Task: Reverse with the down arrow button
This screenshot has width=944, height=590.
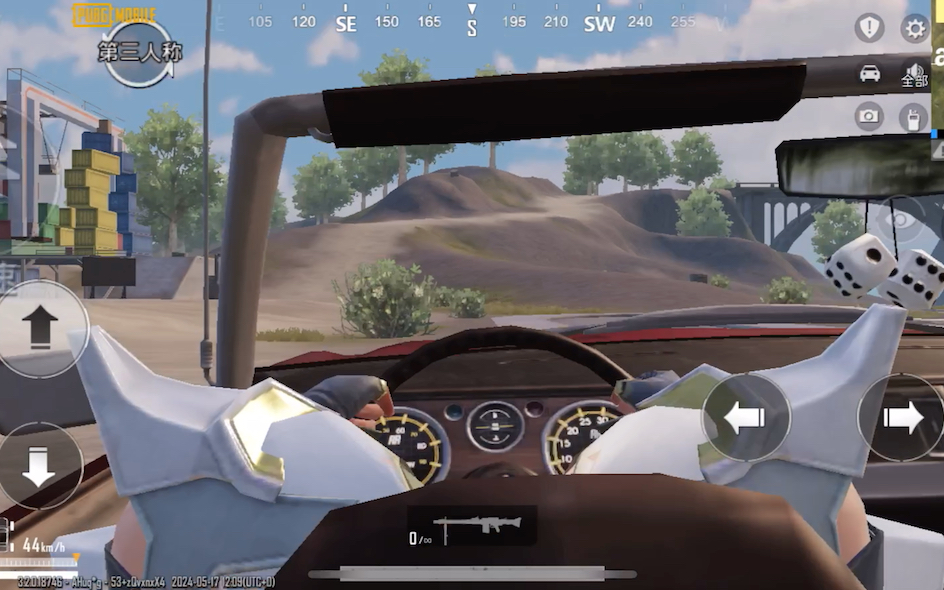Action: [x=39, y=465]
